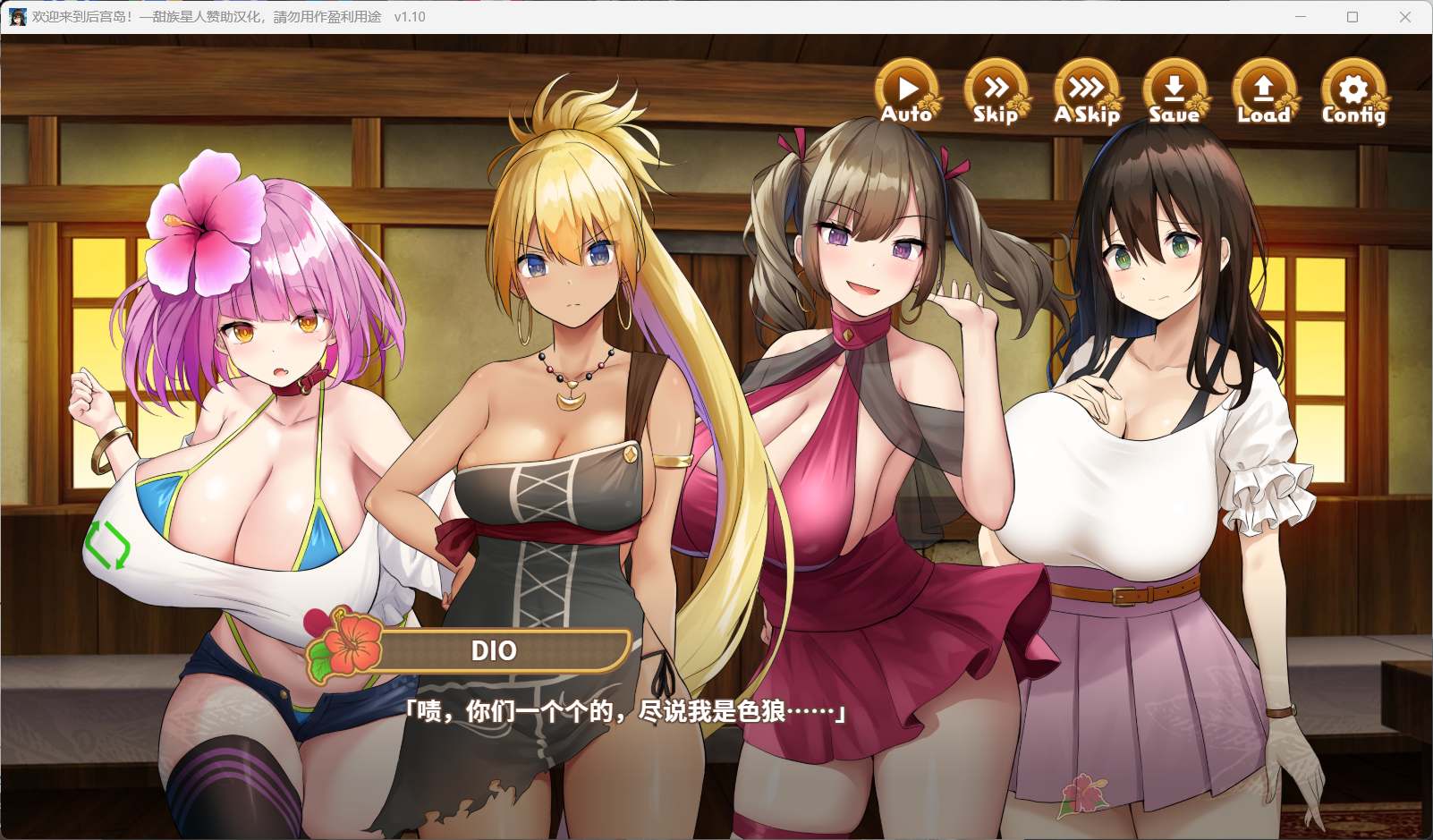Close the game window

1405,17
